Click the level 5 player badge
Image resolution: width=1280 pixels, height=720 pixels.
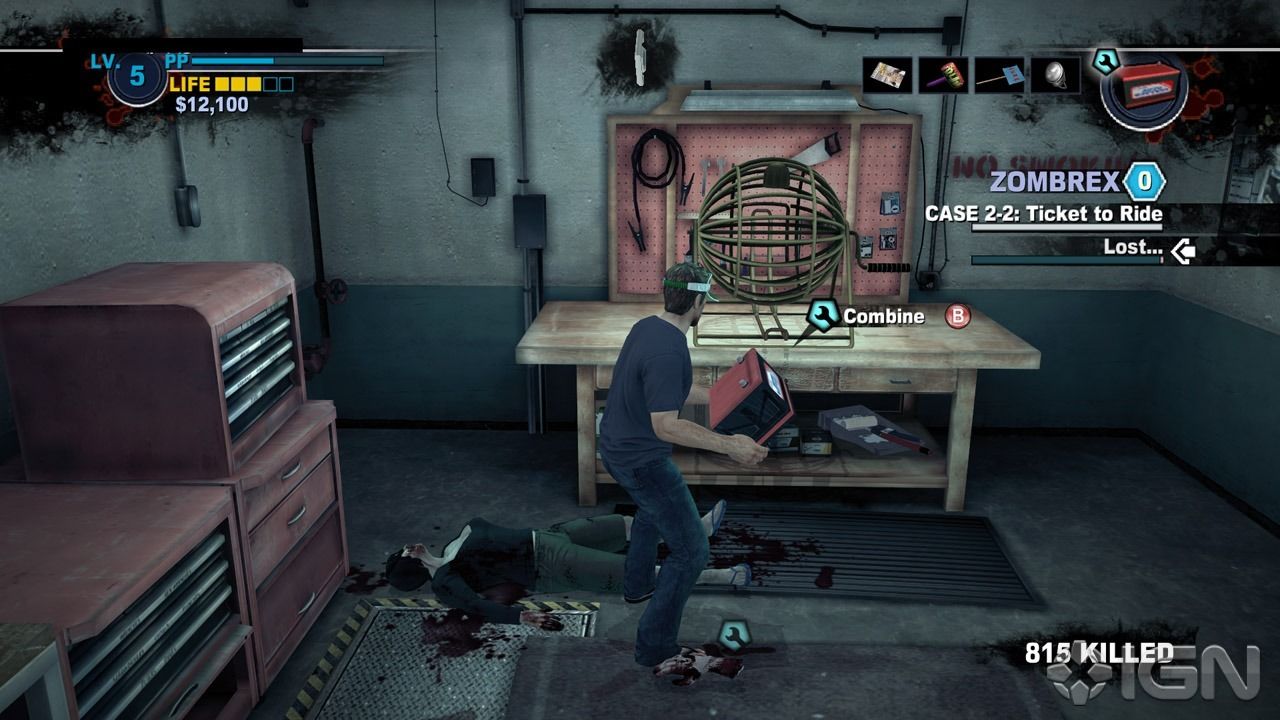click(137, 77)
